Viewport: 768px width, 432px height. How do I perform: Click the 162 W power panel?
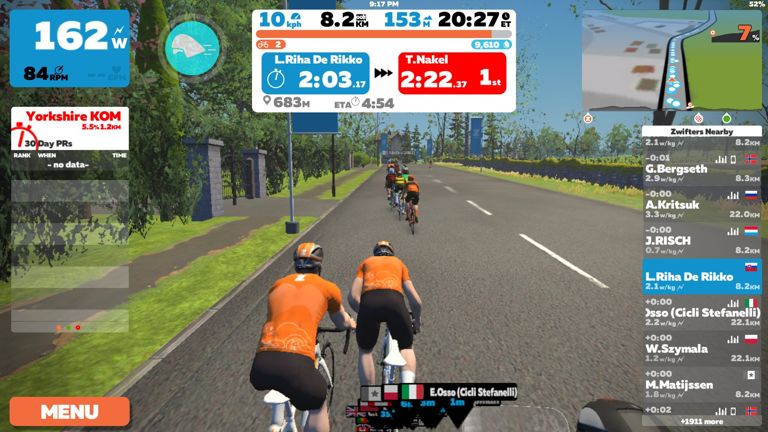(x=70, y=48)
